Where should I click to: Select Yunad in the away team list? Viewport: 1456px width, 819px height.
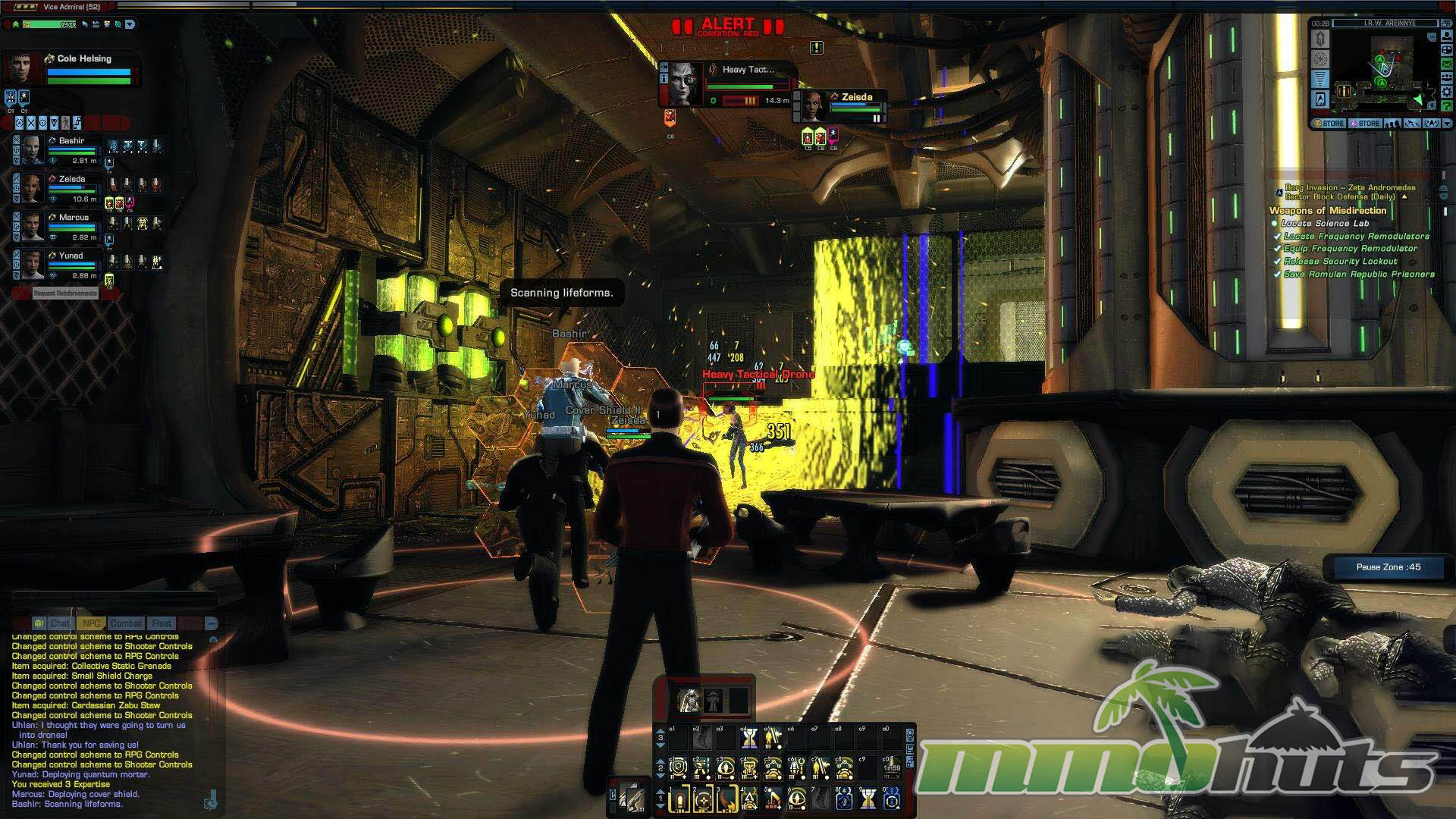(x=71, y=256)
